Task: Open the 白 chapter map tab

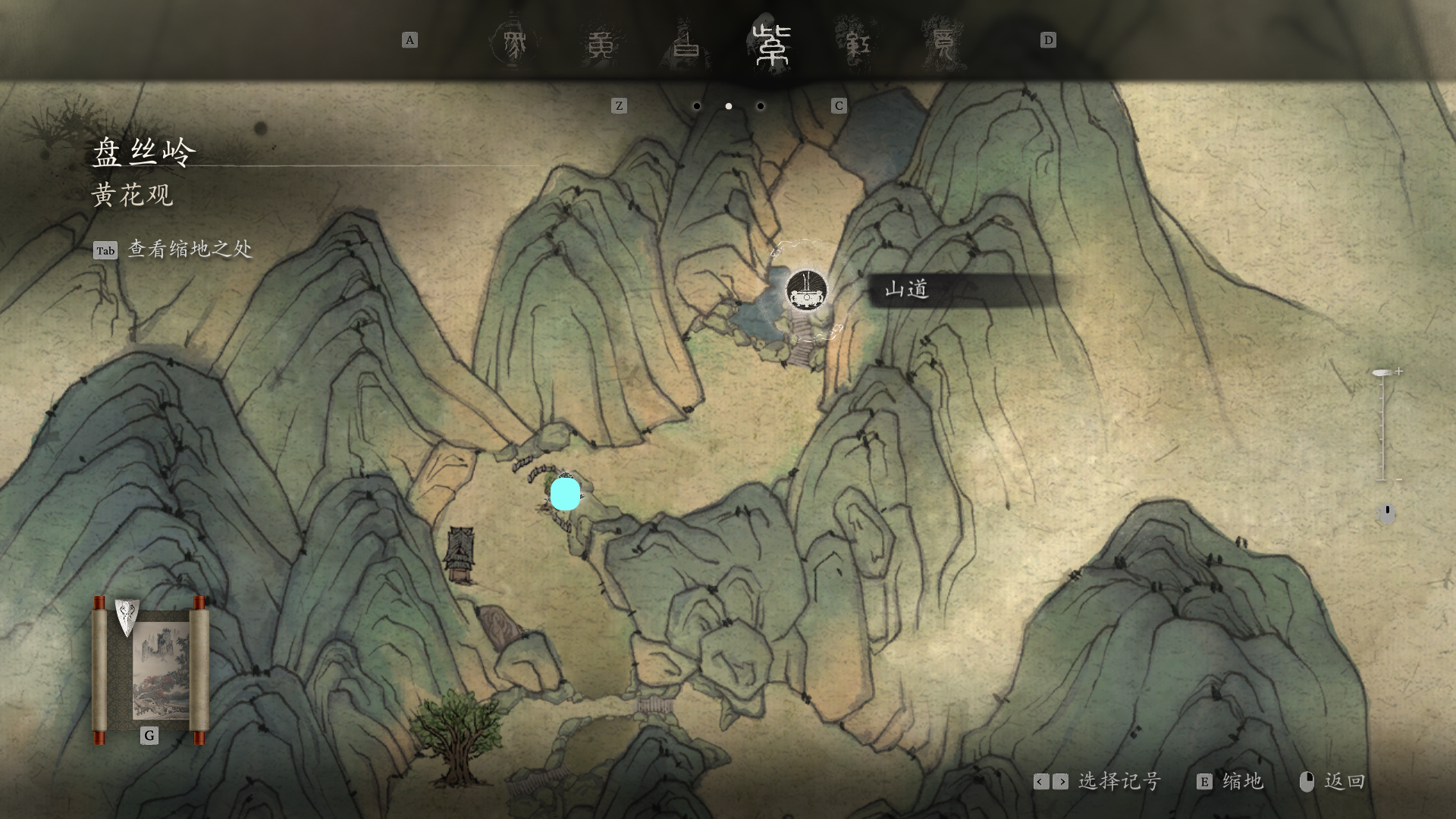Action: (687, 44)
